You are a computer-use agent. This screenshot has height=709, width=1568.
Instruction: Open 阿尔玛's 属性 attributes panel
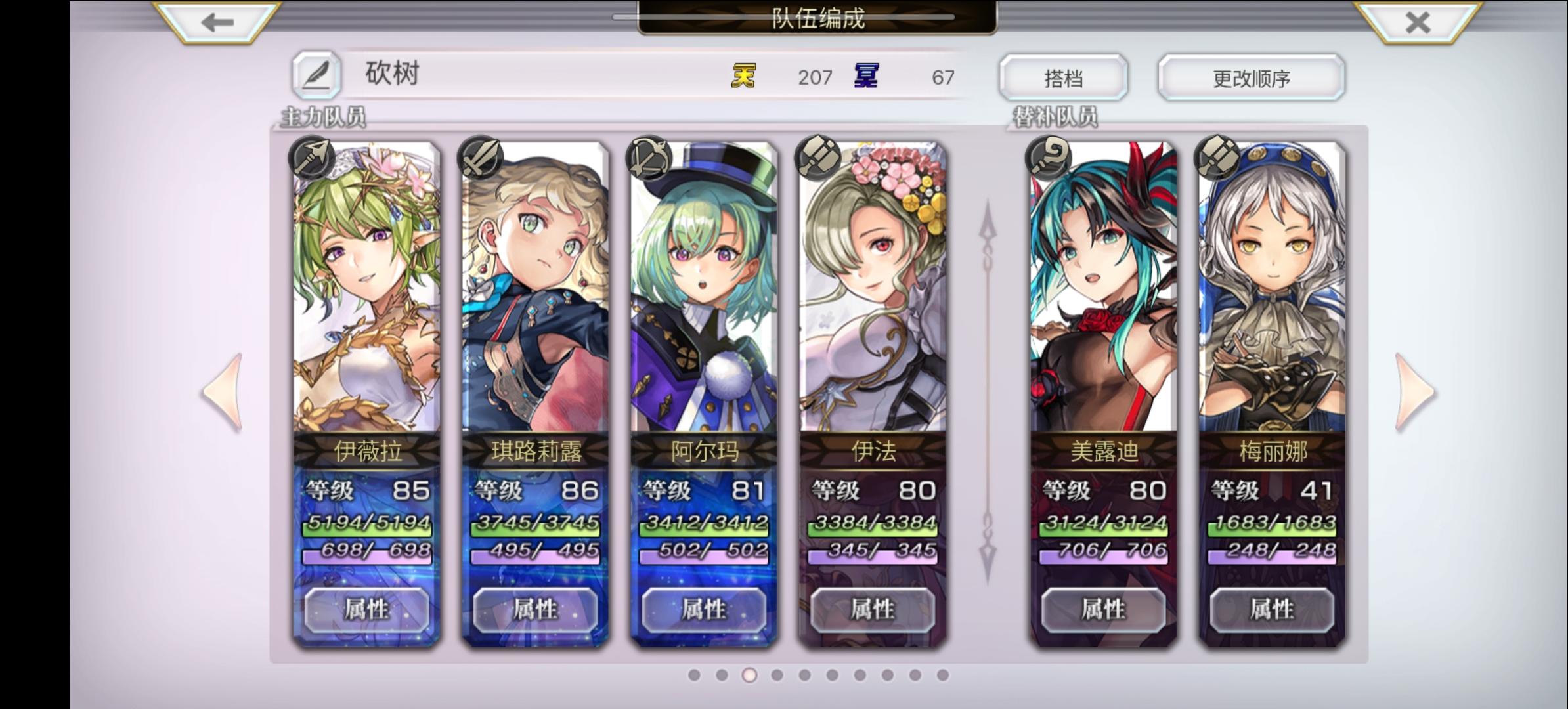pyautogui.click(x=701, y=609)
